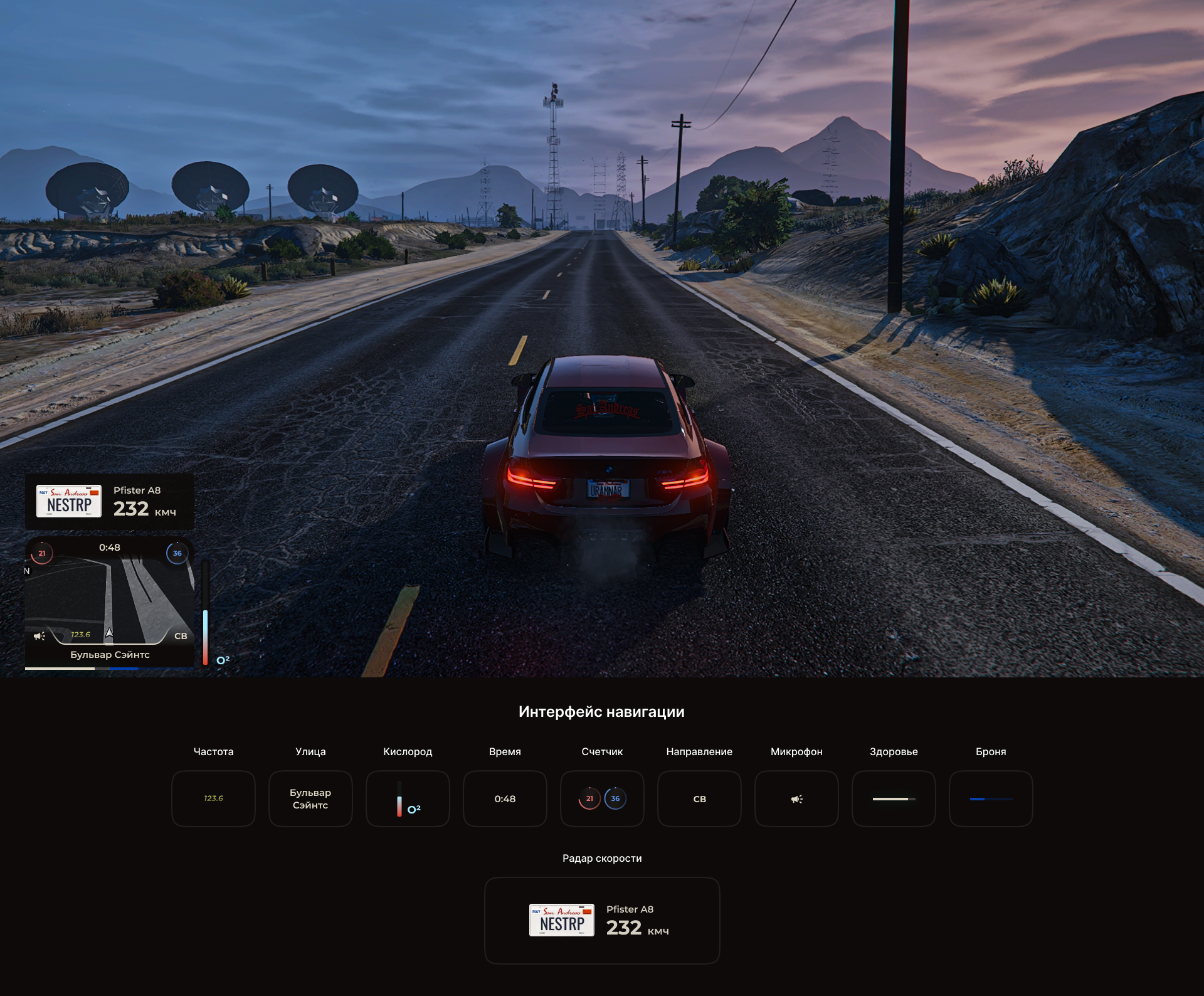The height and width of the screenshot is (996, 1204).
Task: Choose the Кислород tile with the O² gauge
Action: [408, 798]
